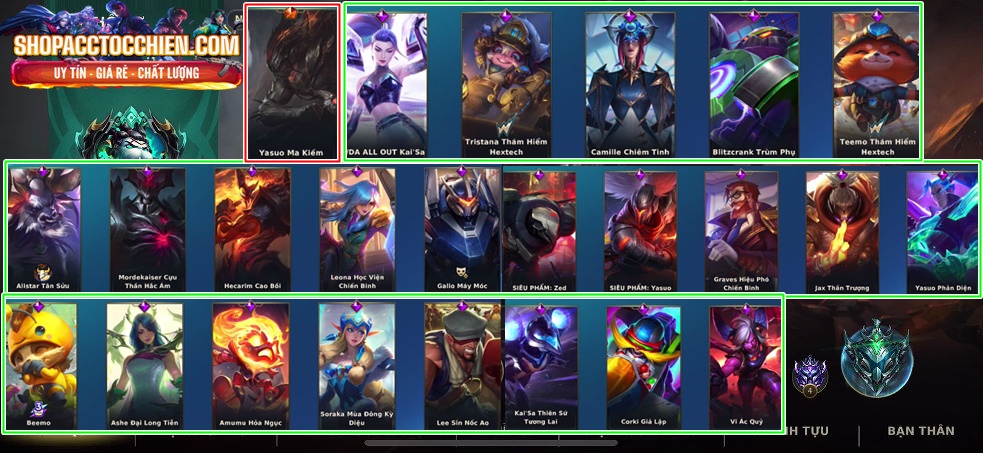Open the Camille Chiêm Tinh skin card
Image resolution: width=983 pixels, height=453 pixels.
click(630, 82)
